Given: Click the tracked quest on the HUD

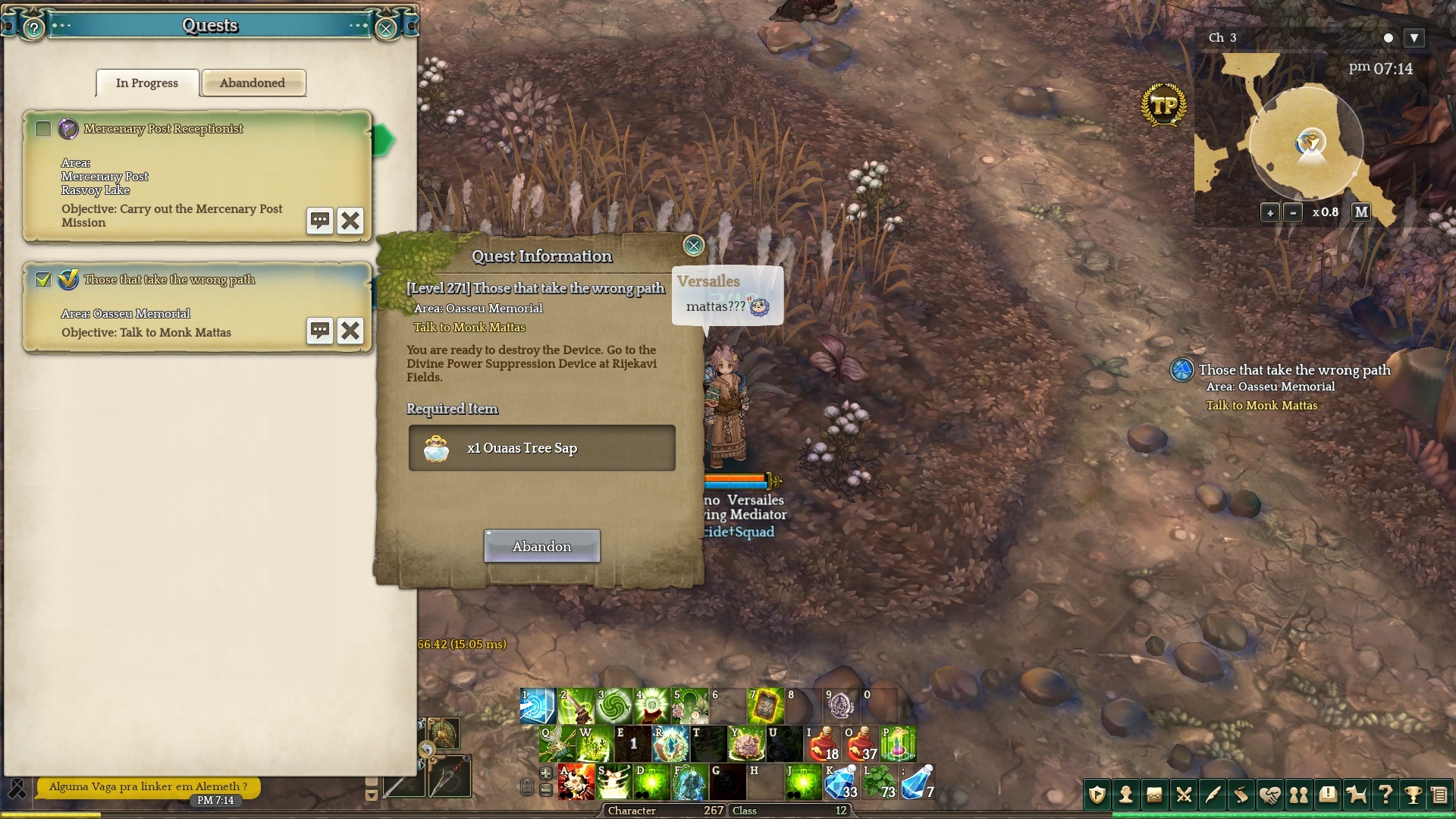Looking at the screenshot, I should click(1294, 370).
